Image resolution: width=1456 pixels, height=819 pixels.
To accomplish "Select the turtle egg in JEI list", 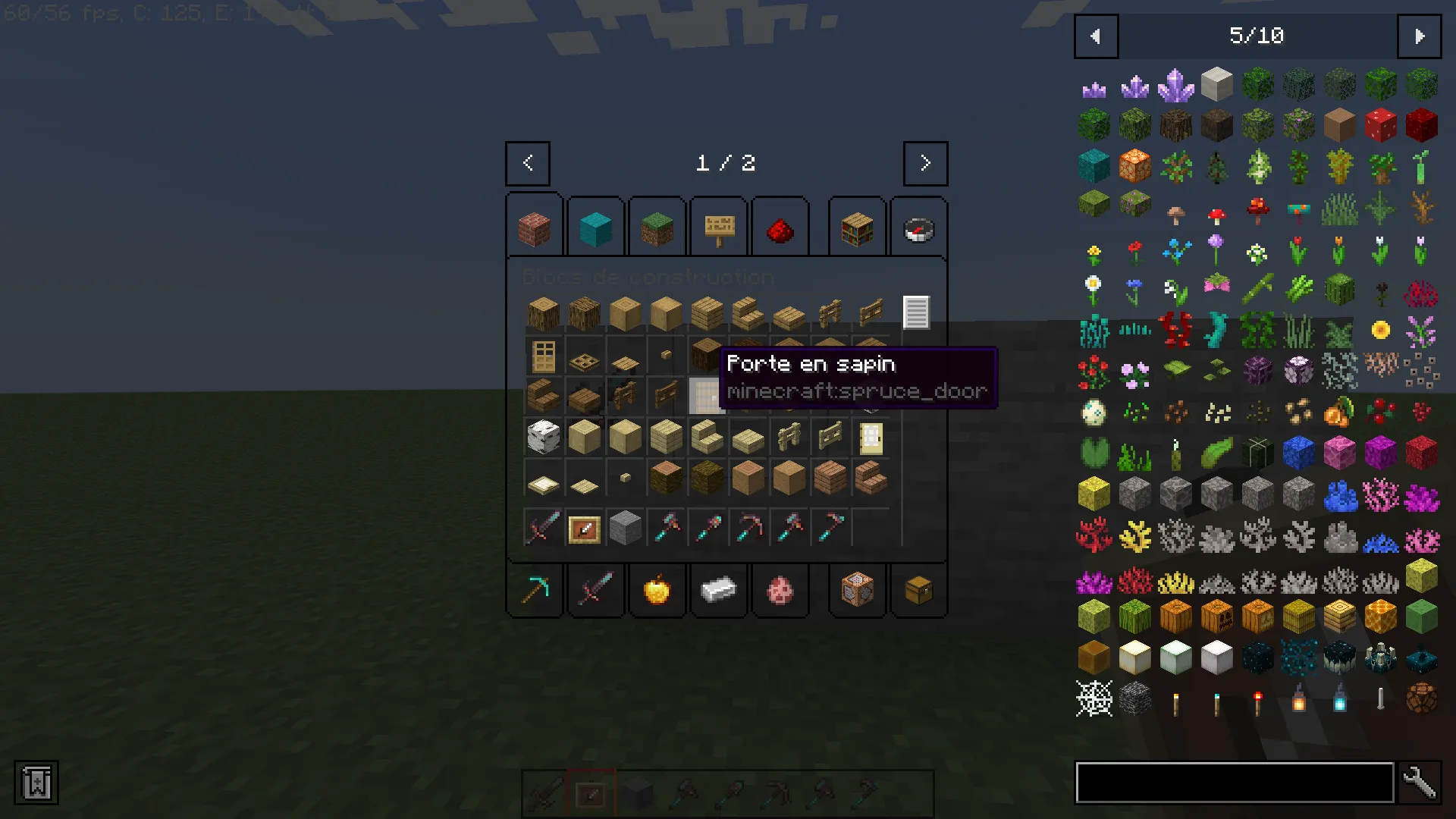I will point(1094,412).
